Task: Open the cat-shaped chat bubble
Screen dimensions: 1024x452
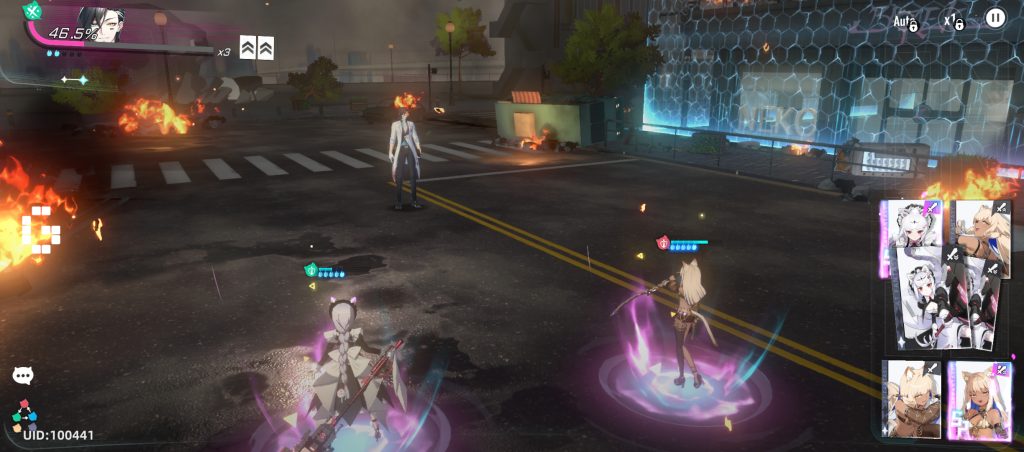Action: click(x=23, y=375)
